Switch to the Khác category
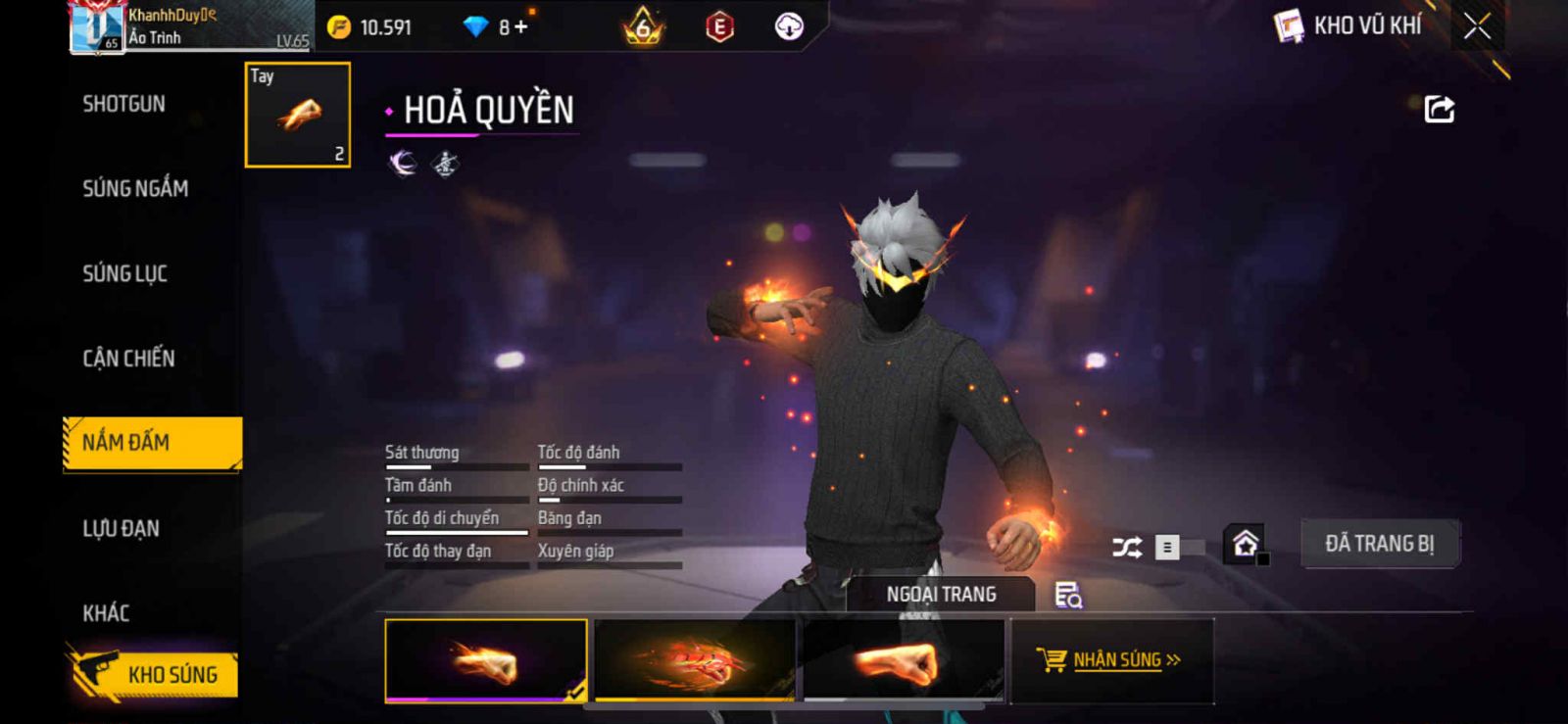This screenshot has height=724, width=1568. (106, 613)
